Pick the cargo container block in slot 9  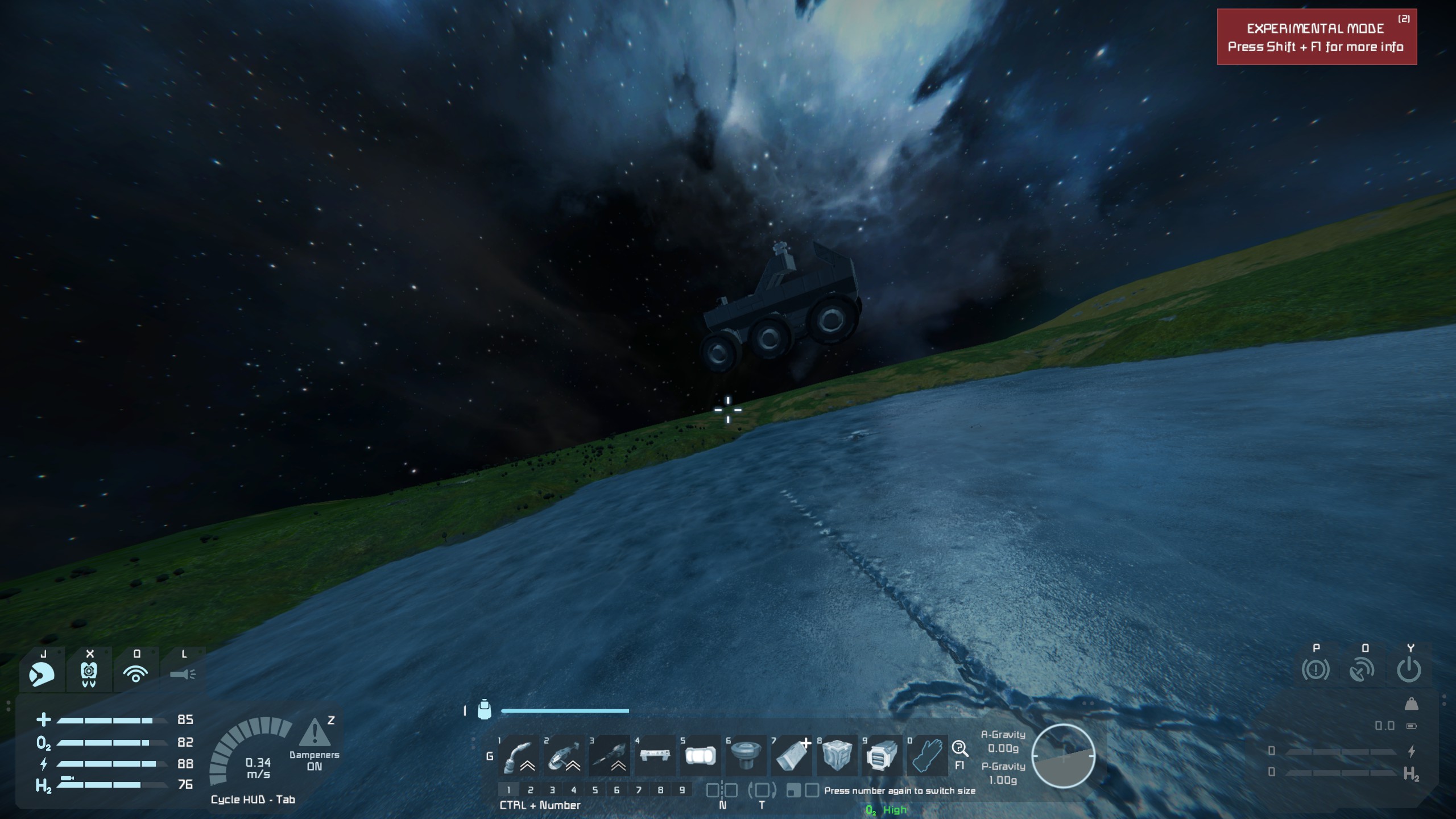pos(882,756)
